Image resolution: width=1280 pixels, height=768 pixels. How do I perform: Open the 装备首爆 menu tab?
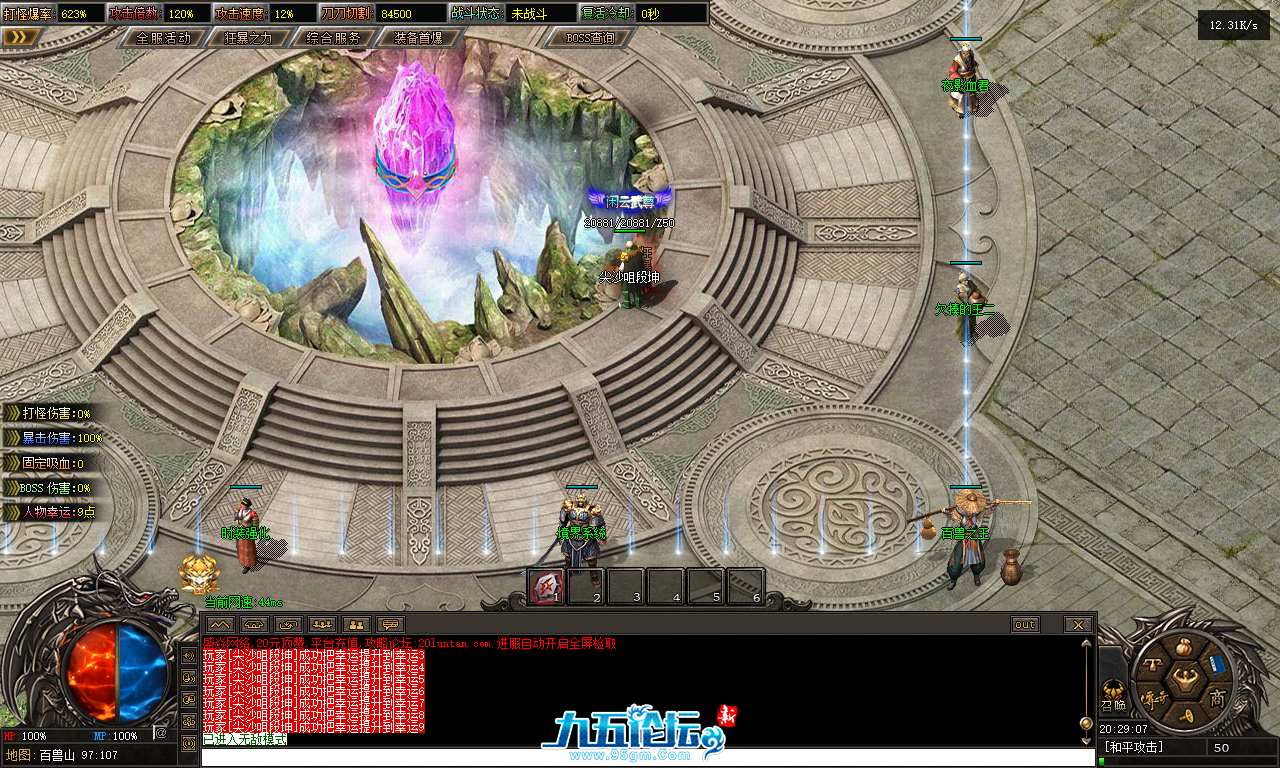417,37
